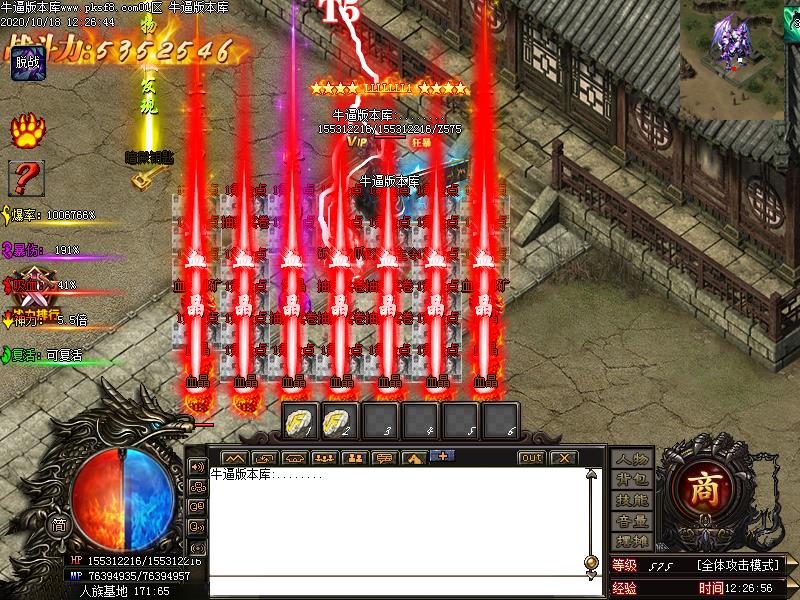Screen dimensions: 800x600
Task: Use the scroll item in hotbar slot 2
Action: [340, 419]
